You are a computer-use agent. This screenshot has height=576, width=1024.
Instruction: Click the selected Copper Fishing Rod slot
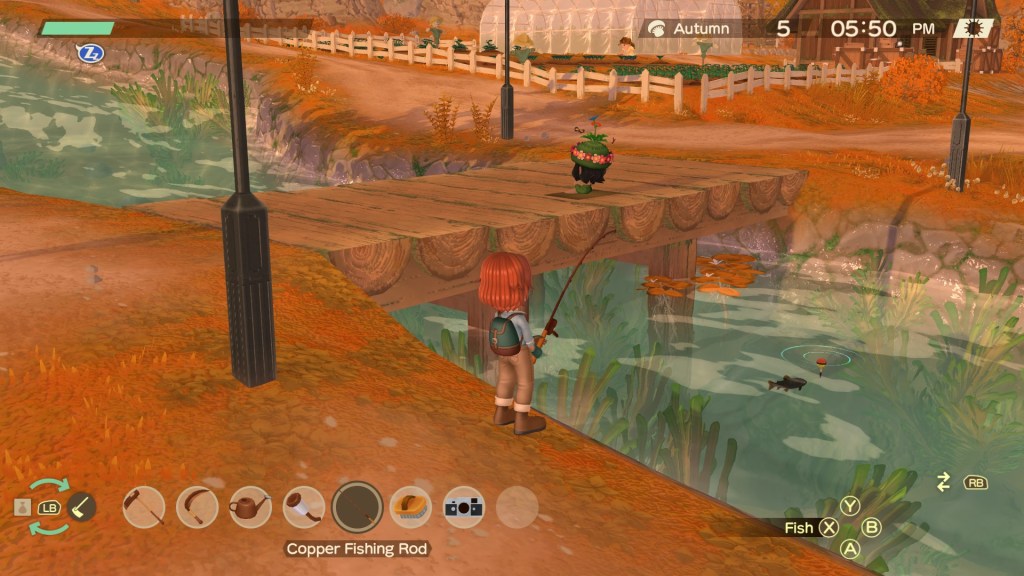click(357, 507)
